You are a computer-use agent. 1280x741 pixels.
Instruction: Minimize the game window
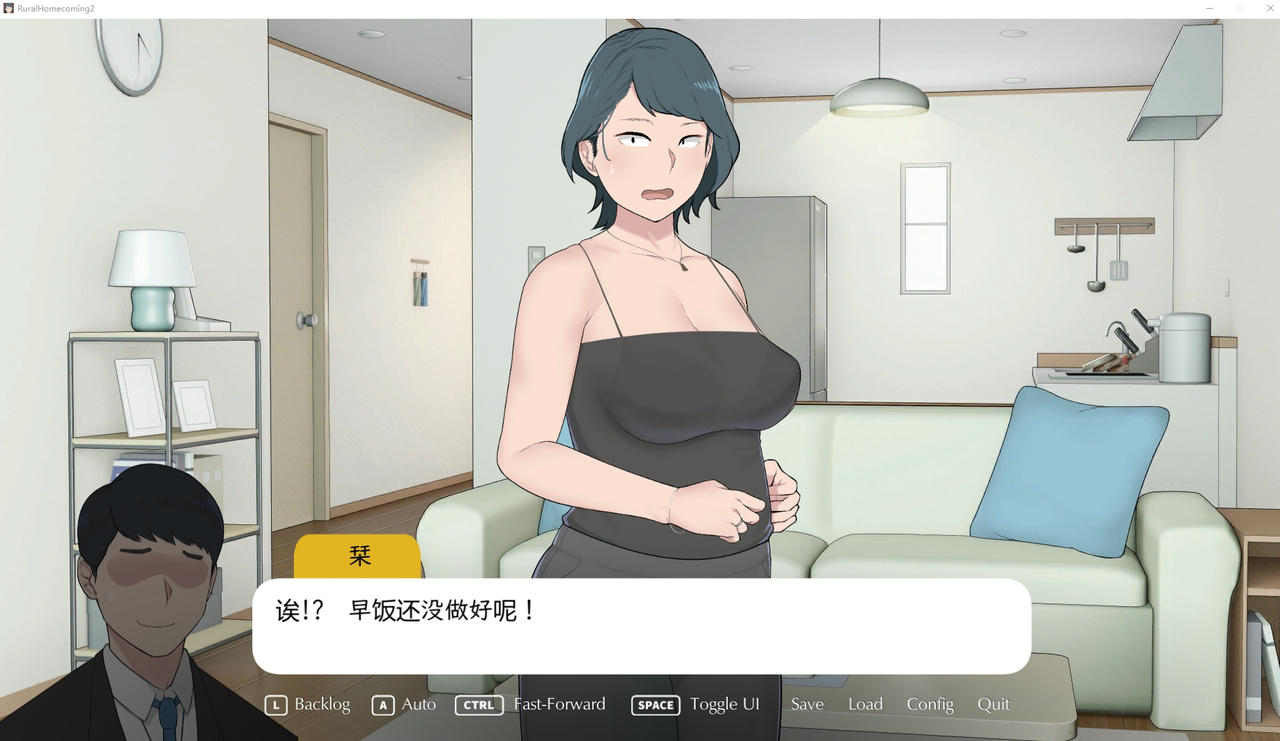tap(1208, 8)
